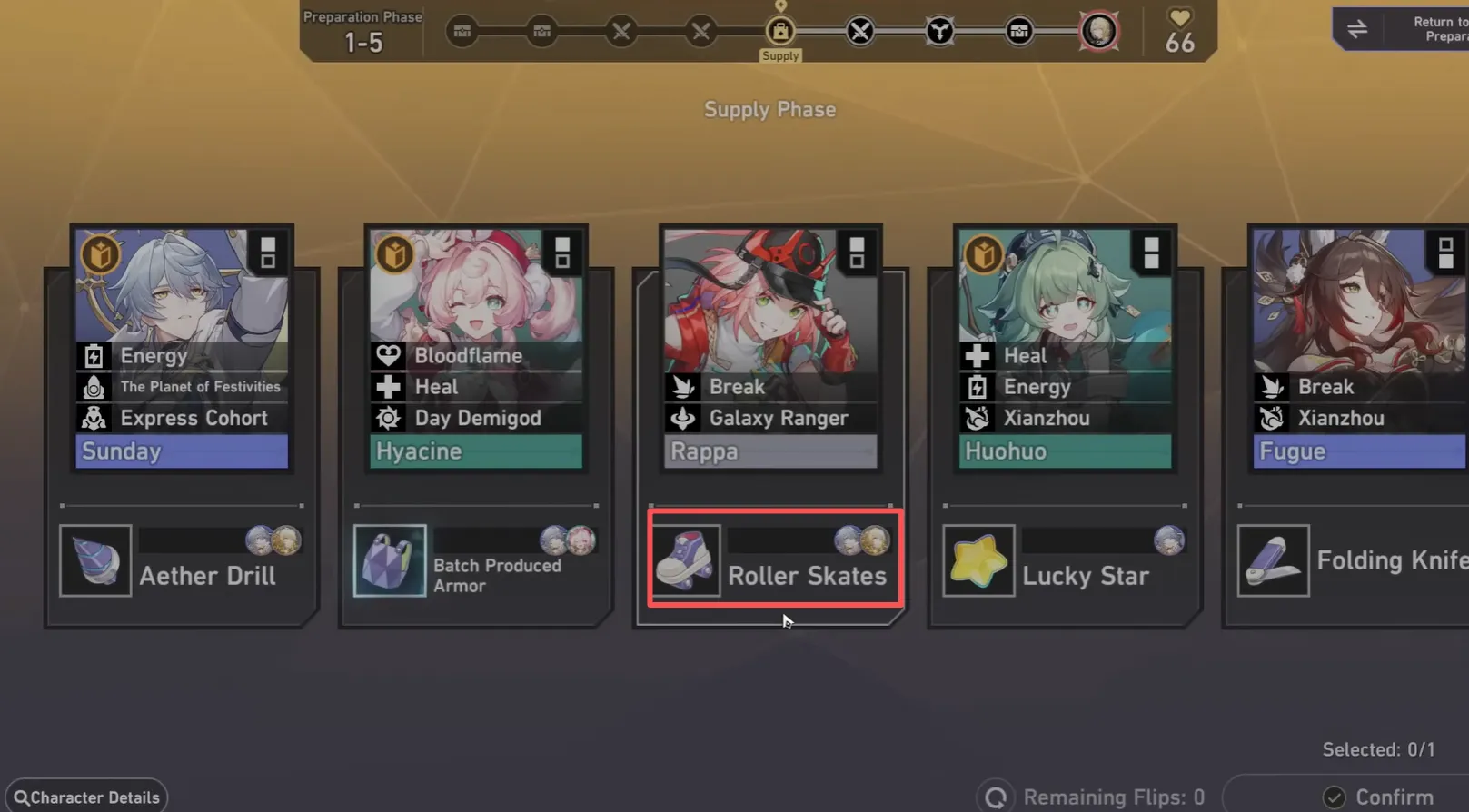Click Rappa's character portrait
Viewport: 1469px width, 812px height.
point(770,300)
